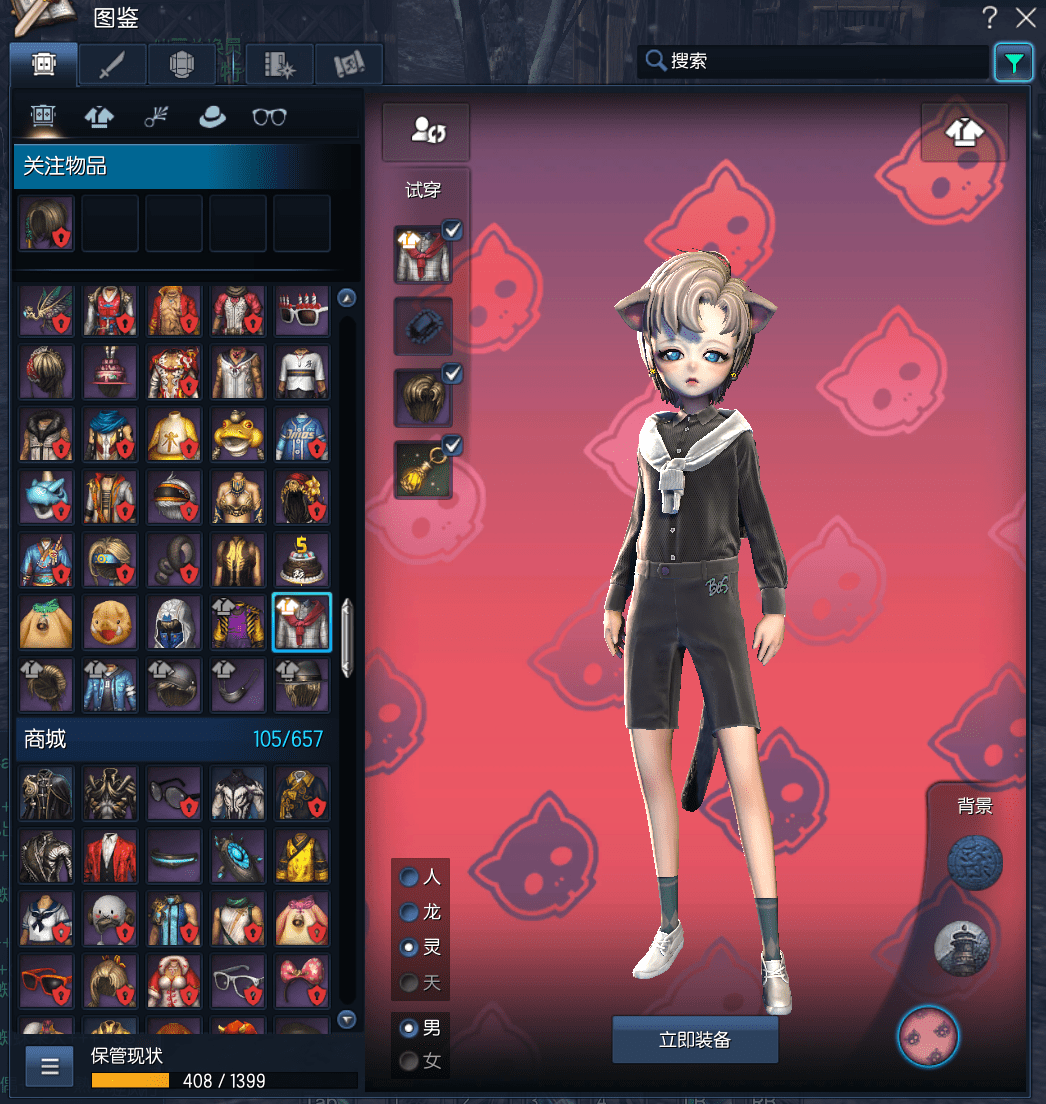Choose the 龙 race option
This screenshot has height=1104, width=1046.
pos(409,912)
